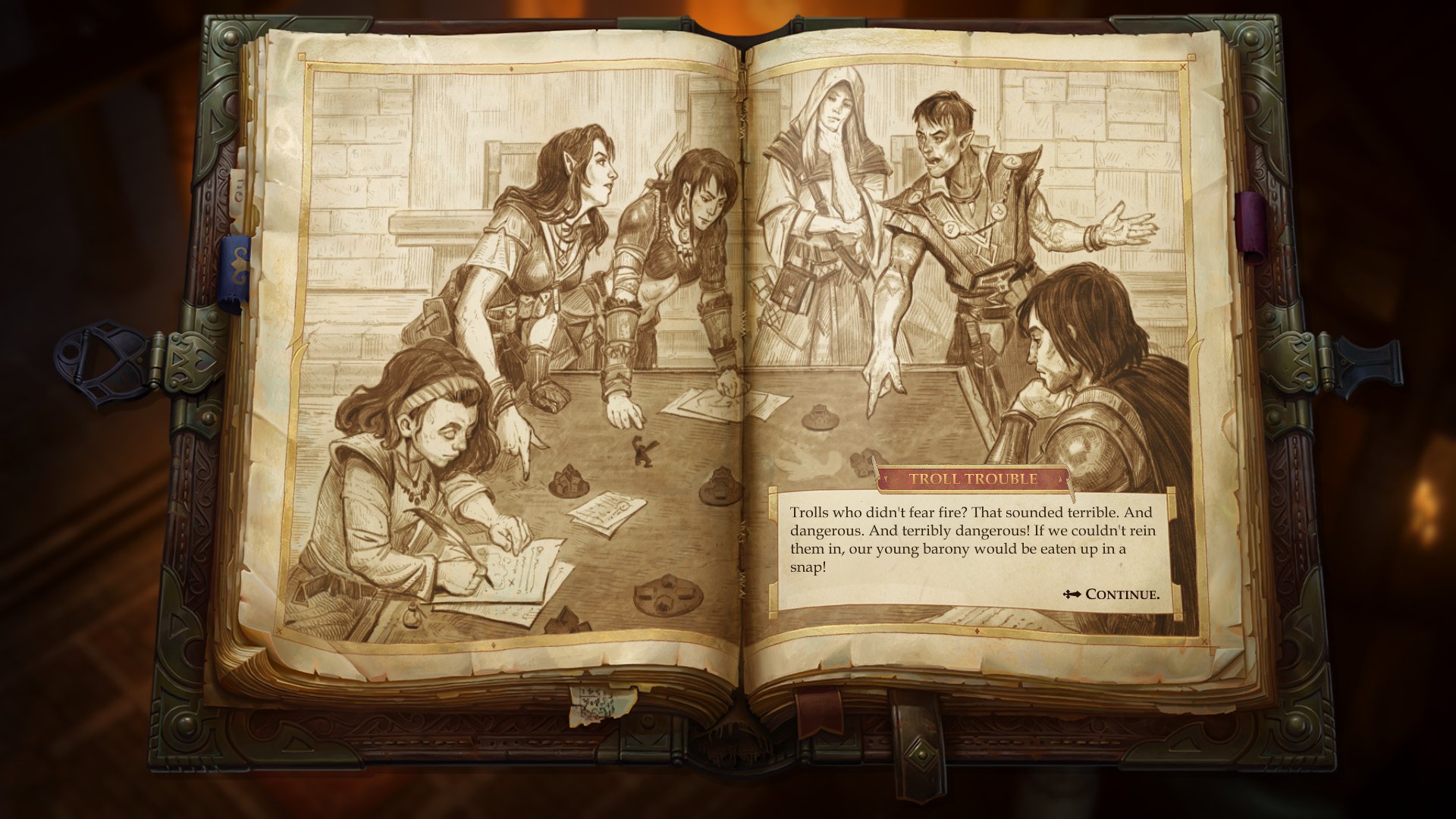Select the troll miniature standing on the map
This screenshot has width=1456, height=819.
click(643, 451)
